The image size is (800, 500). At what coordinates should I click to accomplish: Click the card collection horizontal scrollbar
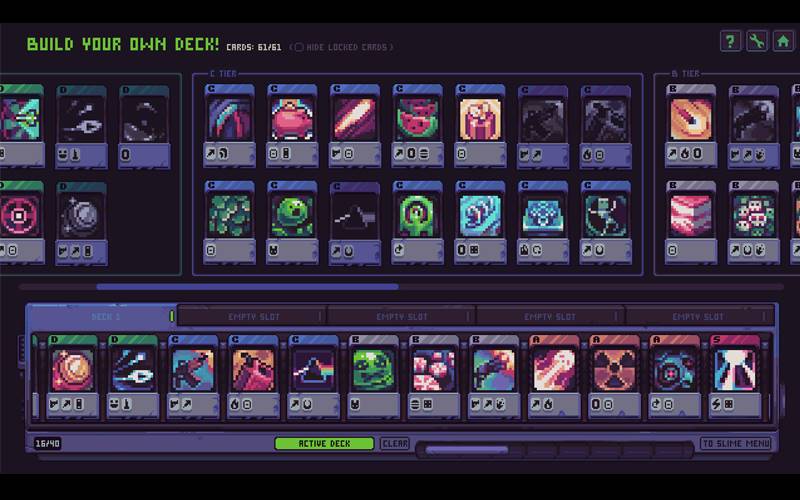248,287
